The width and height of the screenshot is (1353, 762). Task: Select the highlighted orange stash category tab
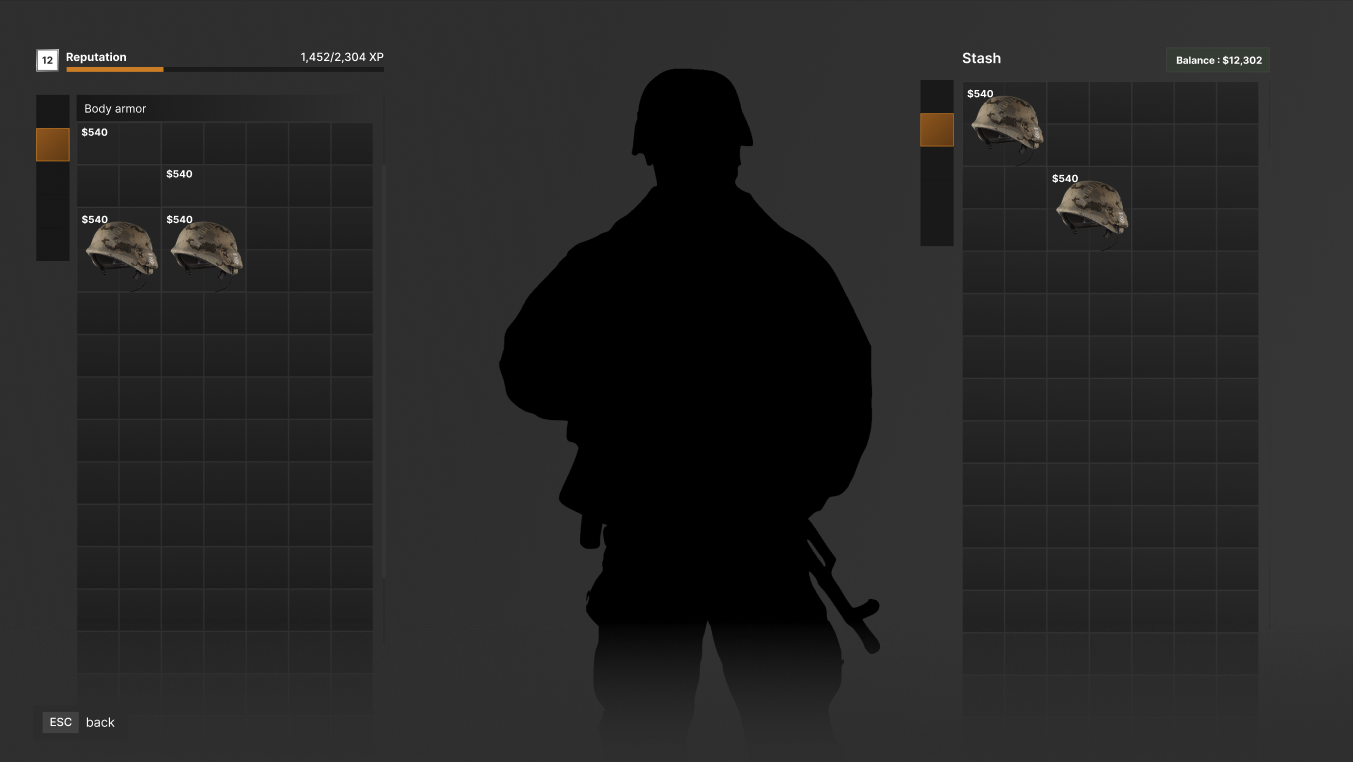point(937,129)
